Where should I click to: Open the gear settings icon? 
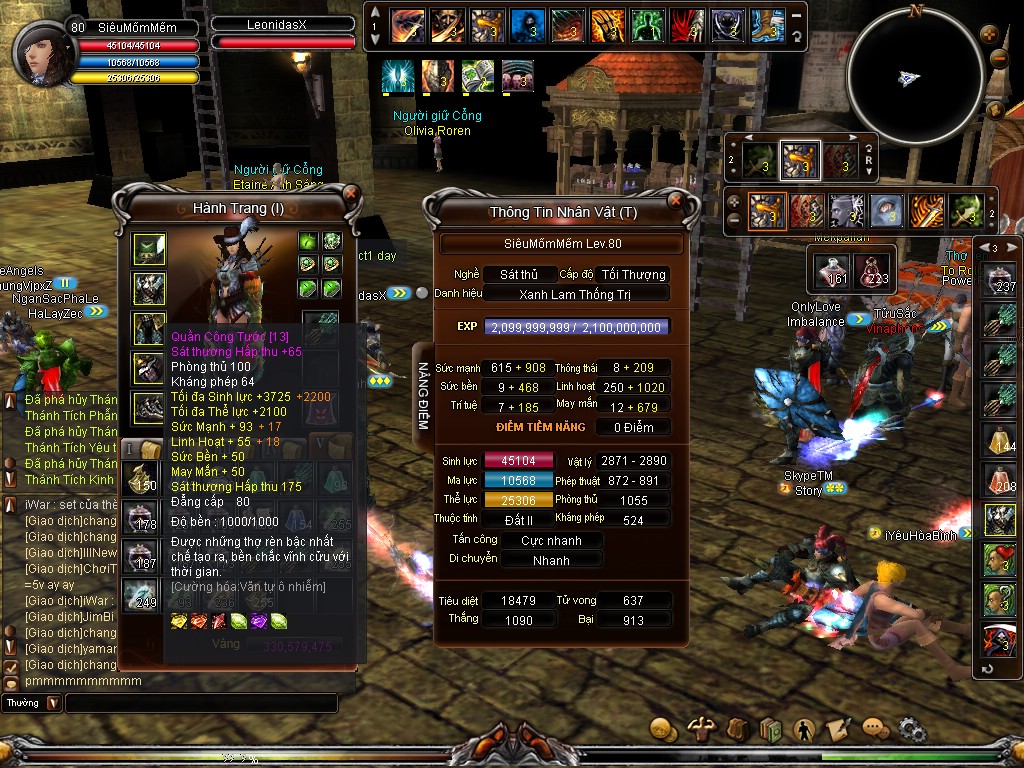pyautogui.click(x=911, y=729)
